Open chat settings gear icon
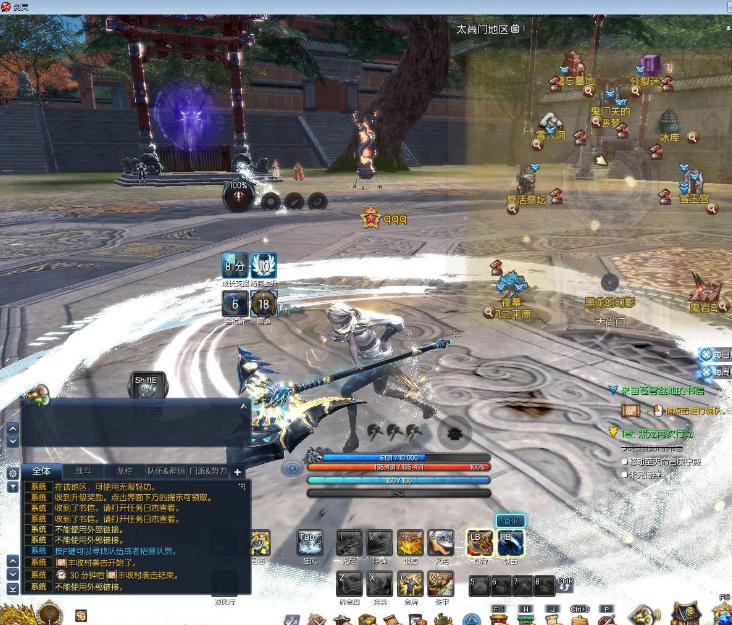The image size is (732, 625). pos(12,472)
